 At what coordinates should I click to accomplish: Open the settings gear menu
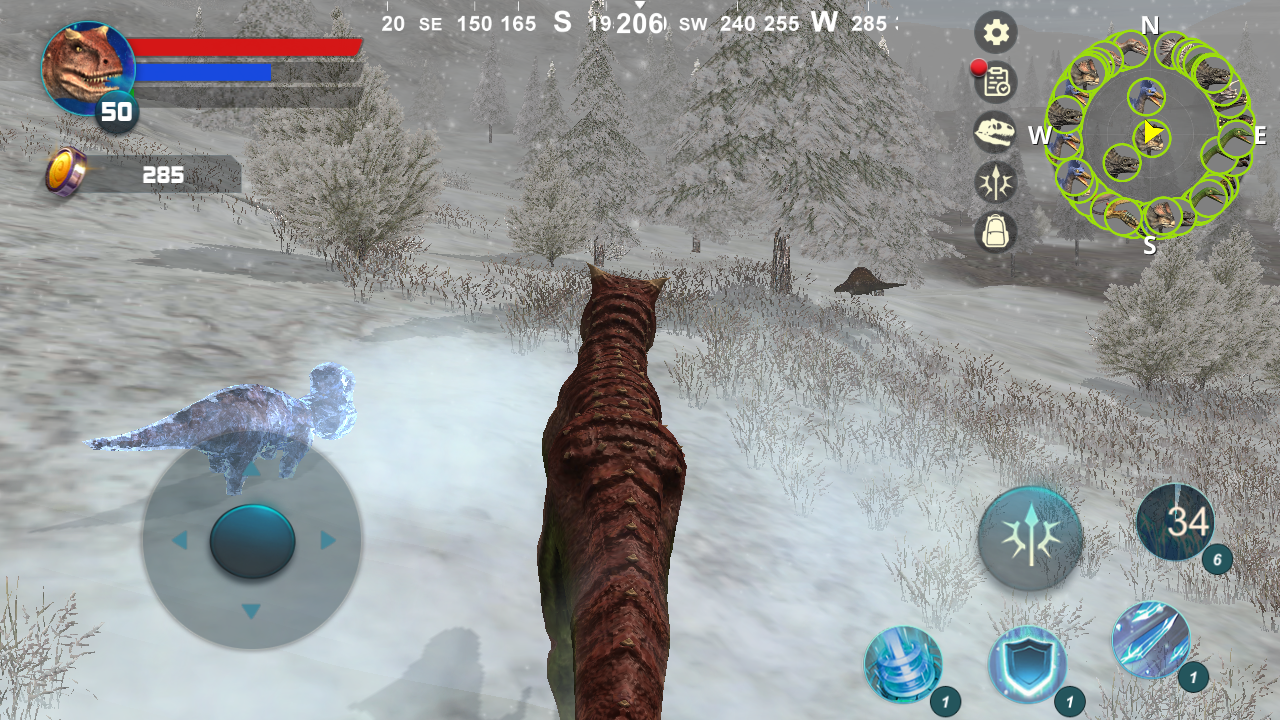(x=996, y=32)
